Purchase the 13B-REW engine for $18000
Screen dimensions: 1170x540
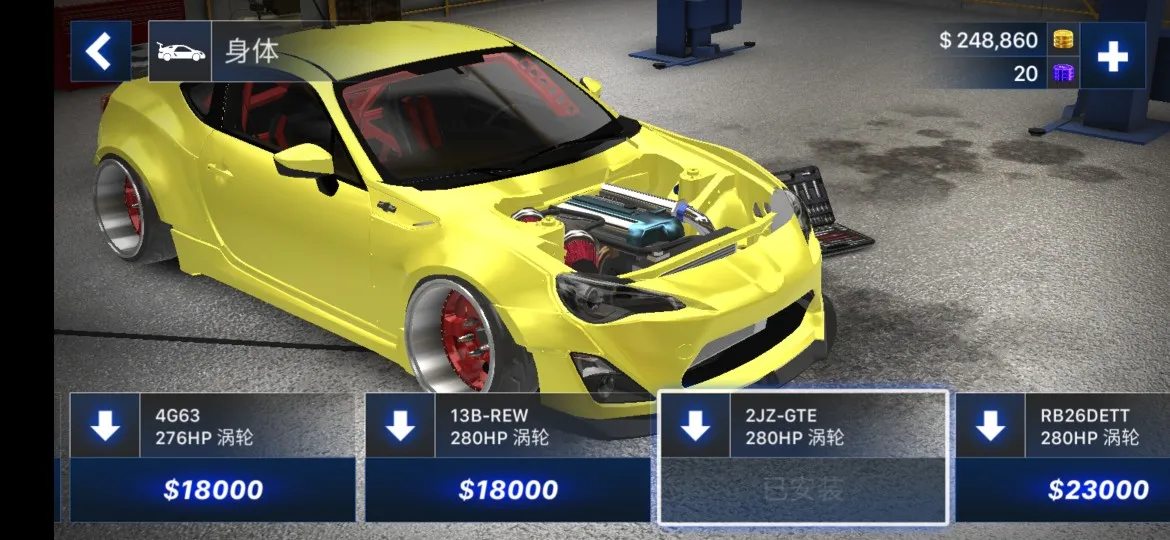507,490
